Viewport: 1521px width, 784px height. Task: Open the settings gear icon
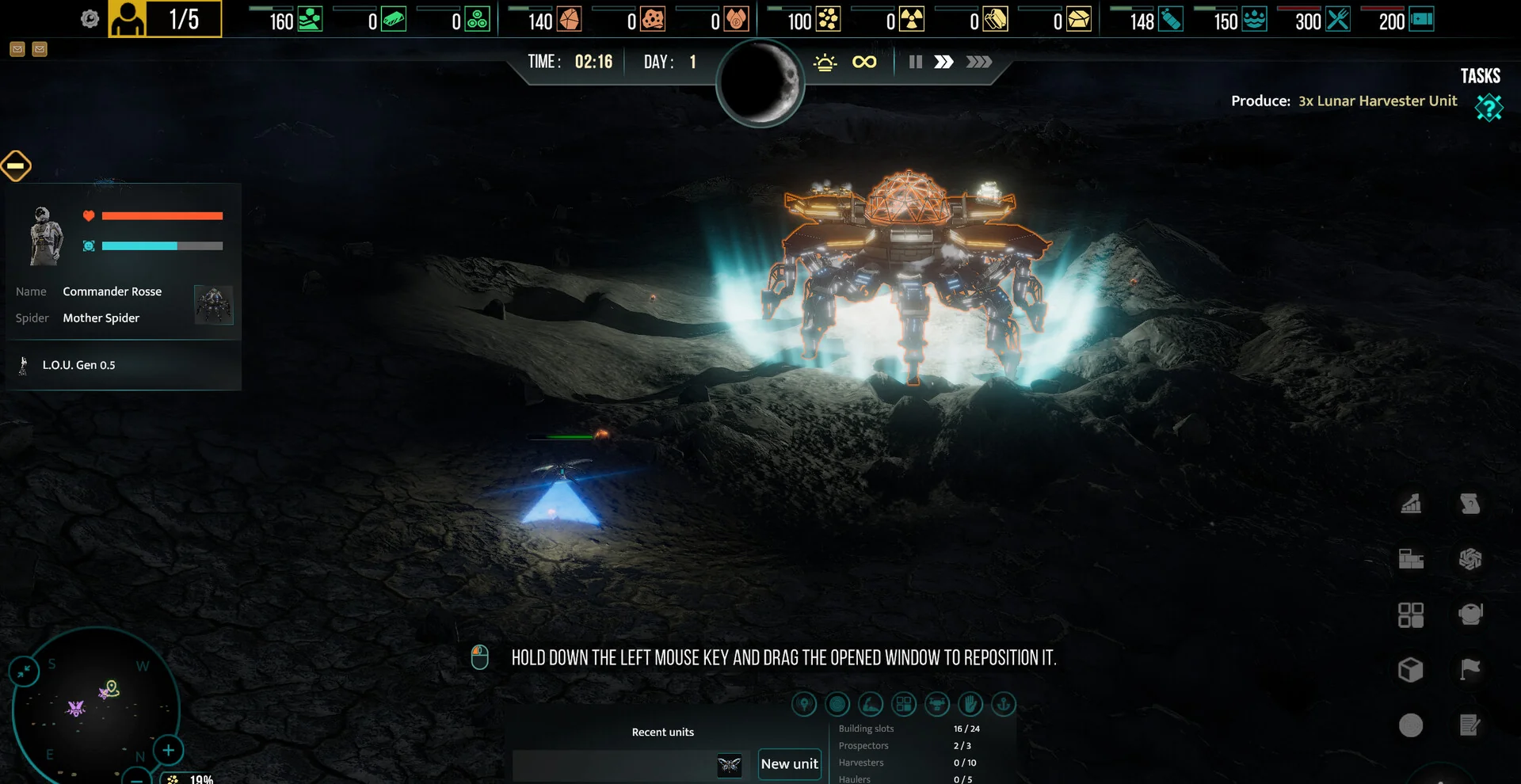(90, 19)
